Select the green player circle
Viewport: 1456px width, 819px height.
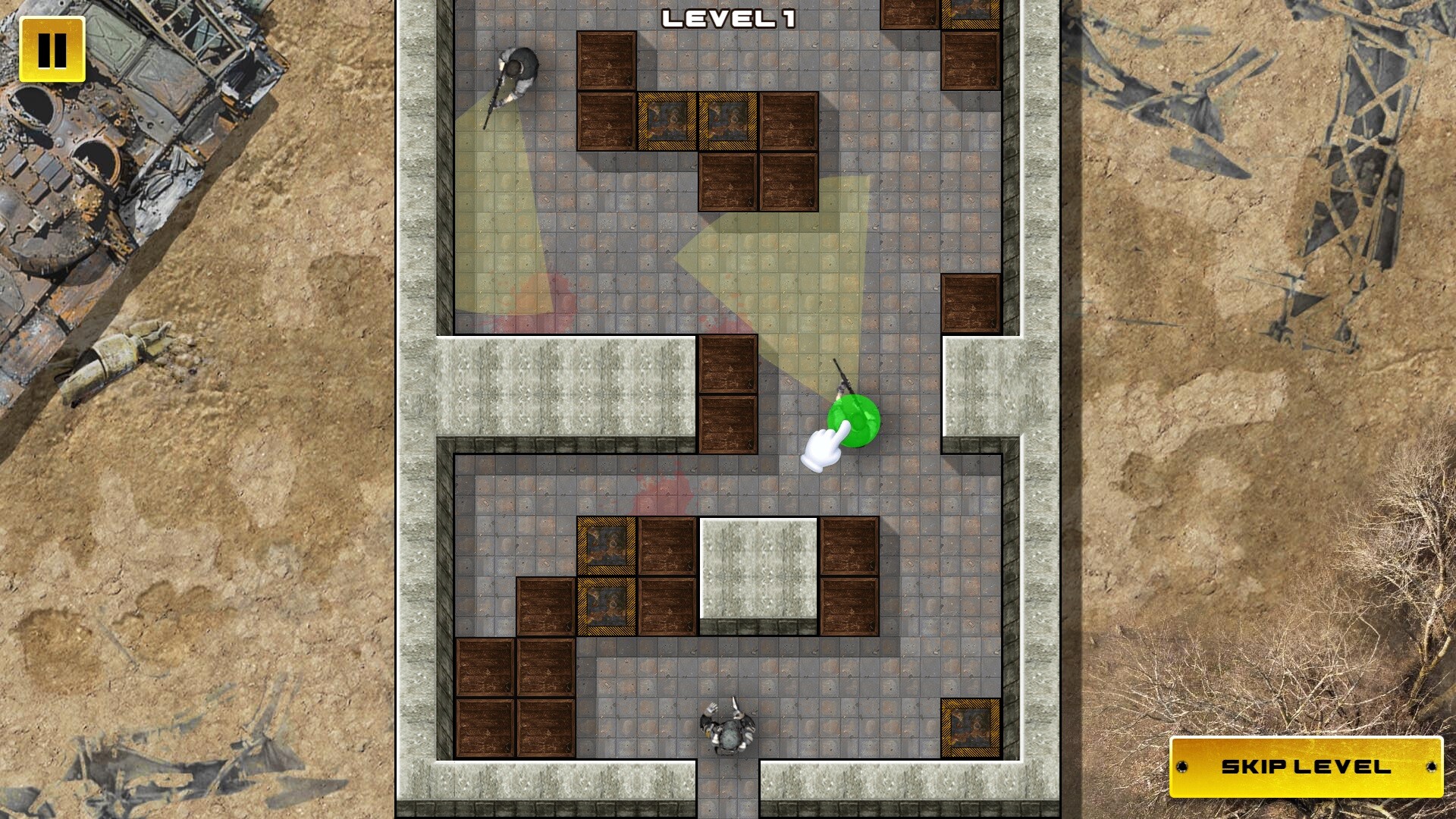(854, 421)
